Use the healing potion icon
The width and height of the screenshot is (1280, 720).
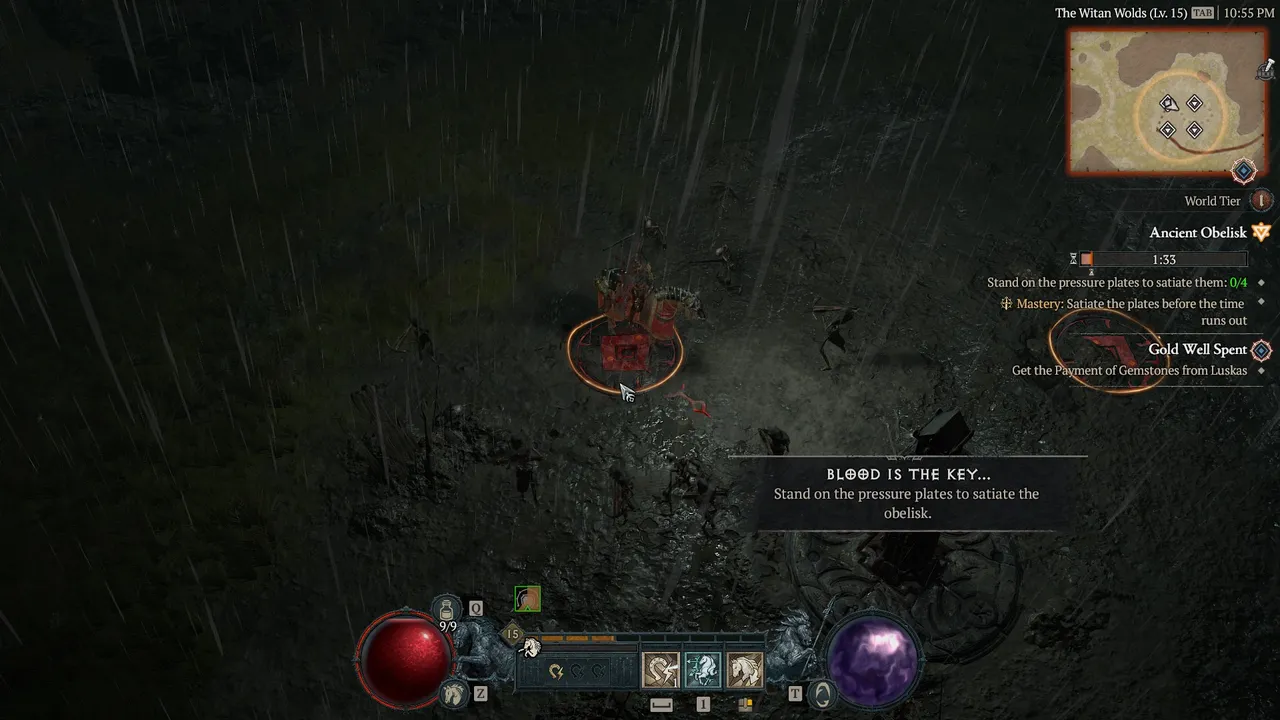click(x=447, y=609)
